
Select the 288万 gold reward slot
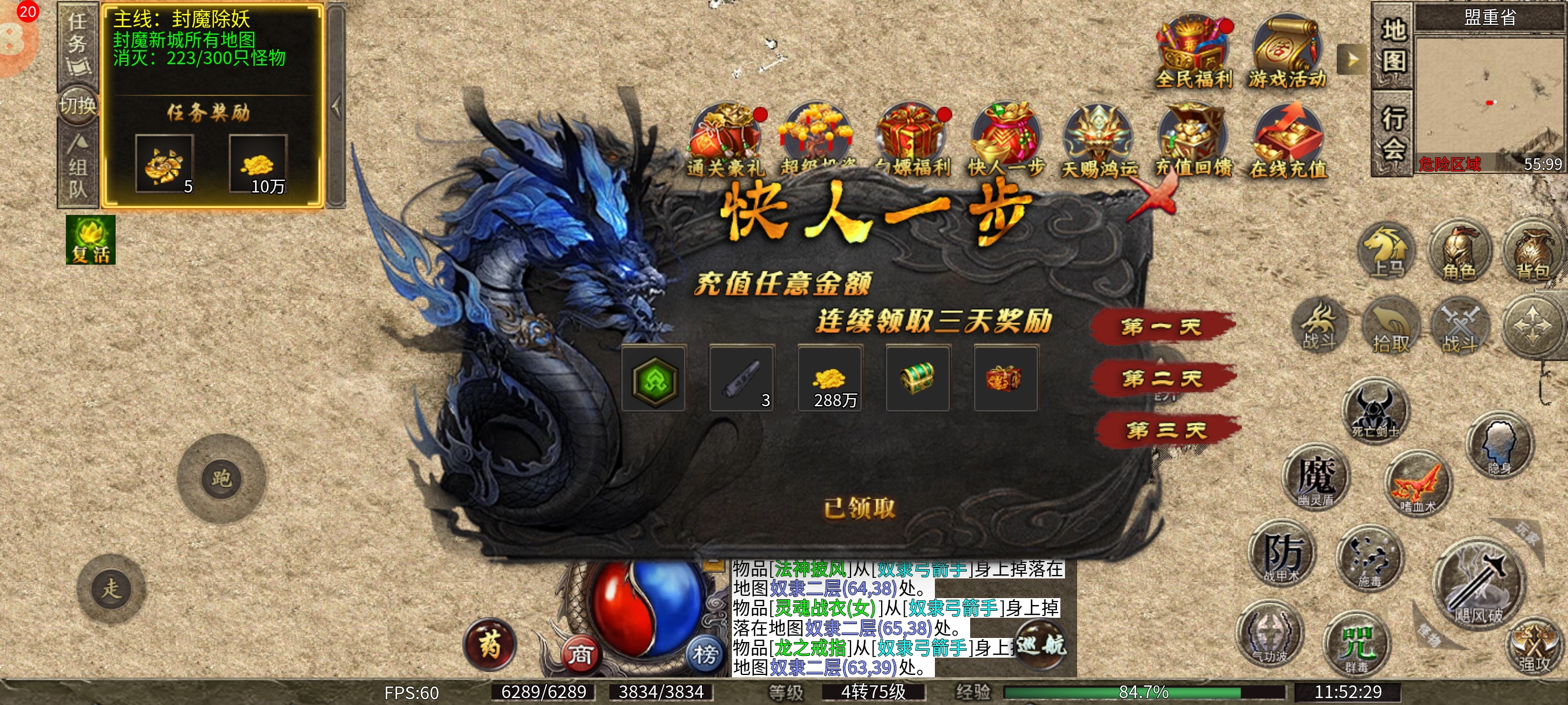click(x=830, y=380)
